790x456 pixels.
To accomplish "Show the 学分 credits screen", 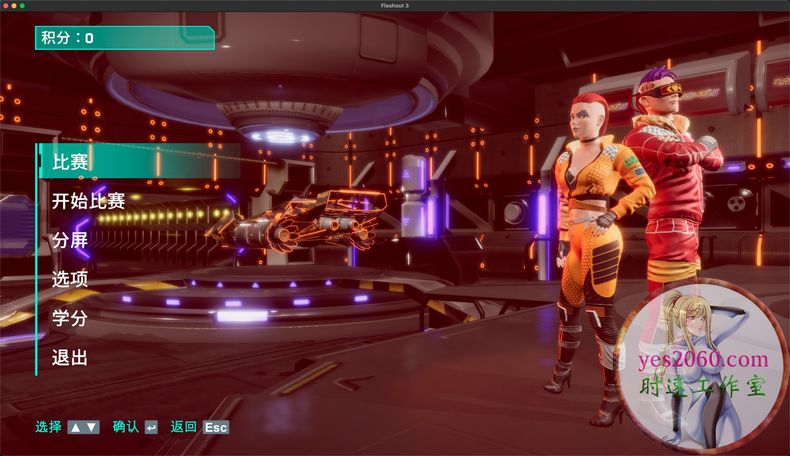I will 71,319.
